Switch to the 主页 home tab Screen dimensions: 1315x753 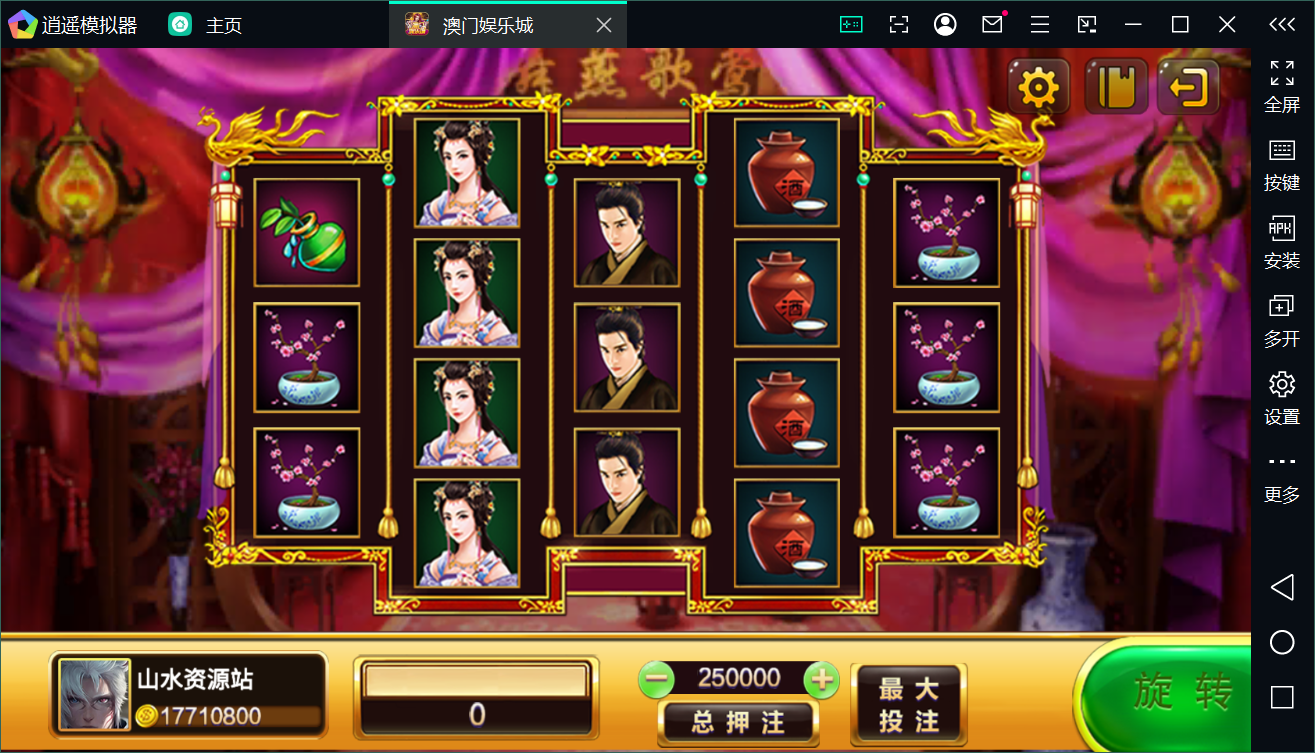click(x=205, y=25)
